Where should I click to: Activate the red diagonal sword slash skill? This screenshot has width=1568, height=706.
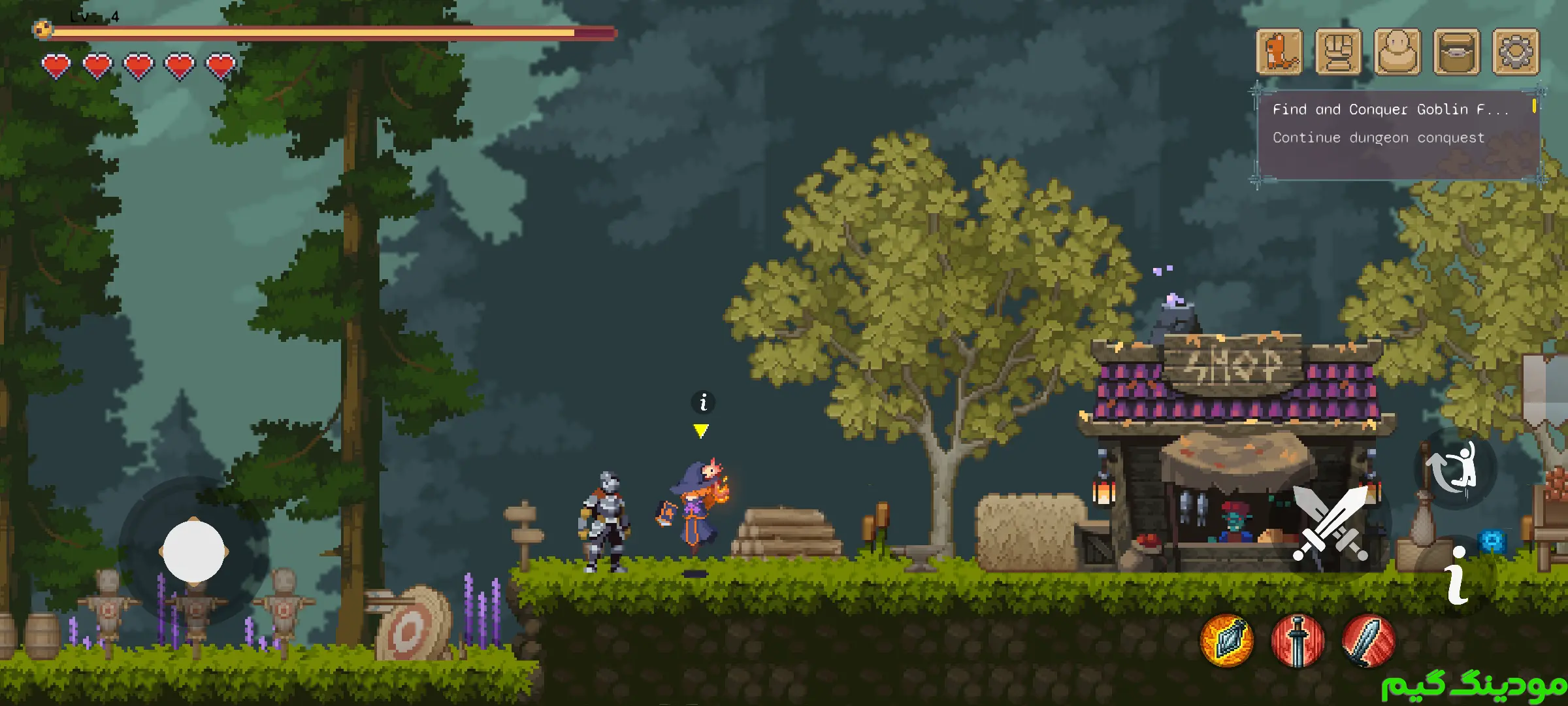coord(1368,641)
